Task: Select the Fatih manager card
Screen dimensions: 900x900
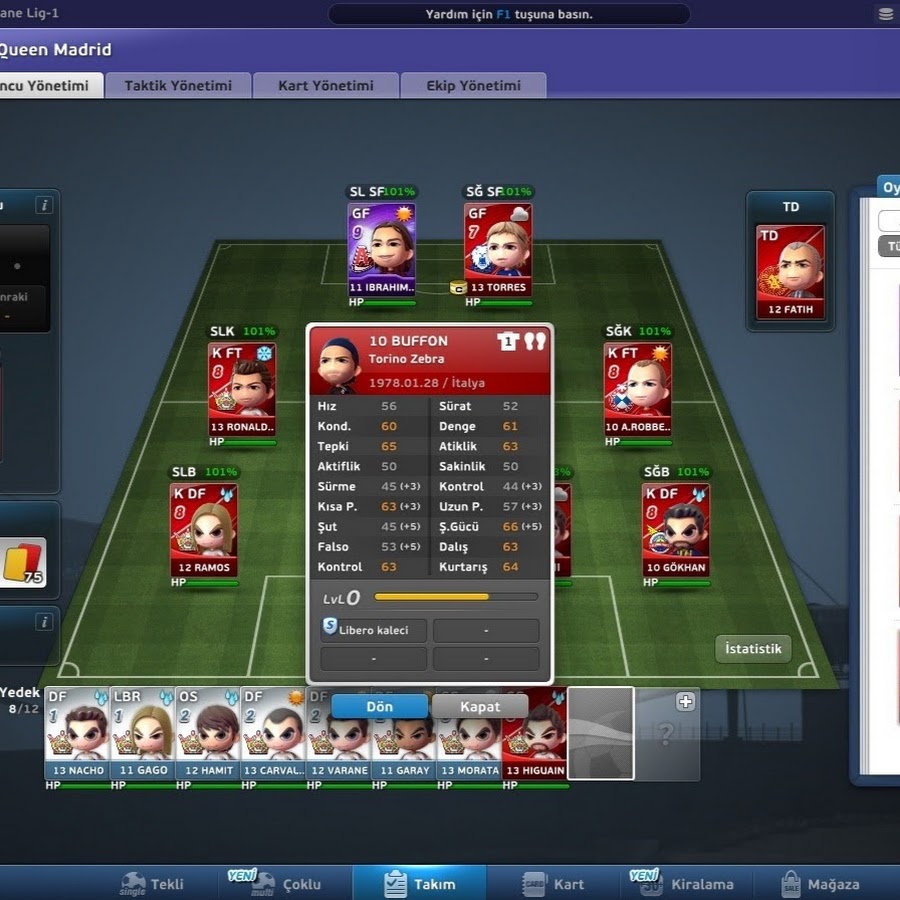Action: point(790,270)
